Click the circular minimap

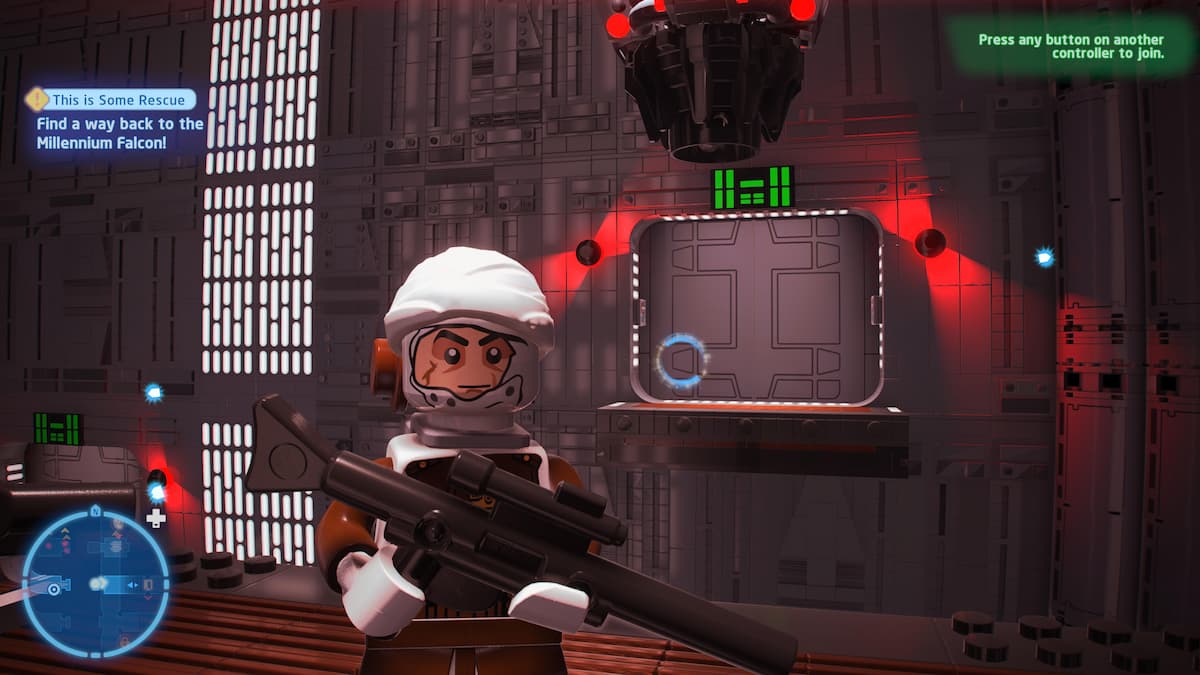pyautogui.click(x=96, y=583)
